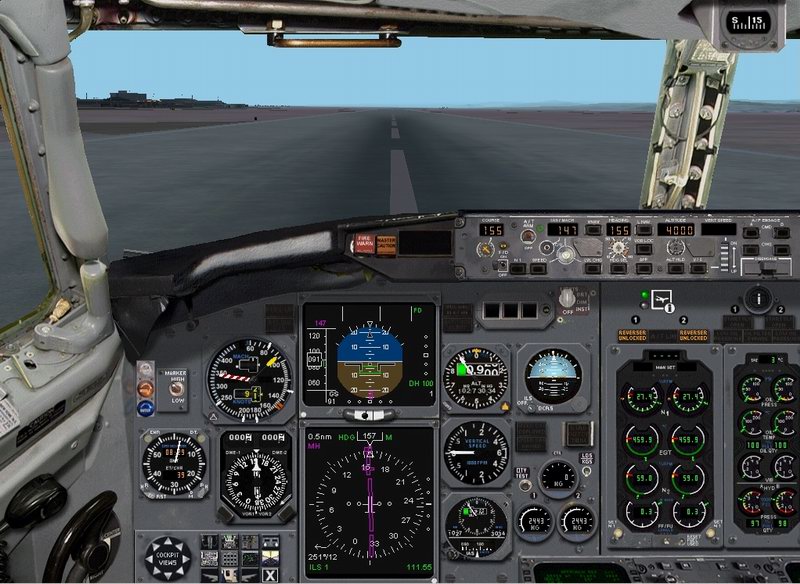
Task: Close the panel icons with the X button
Action: click(270, 574)
